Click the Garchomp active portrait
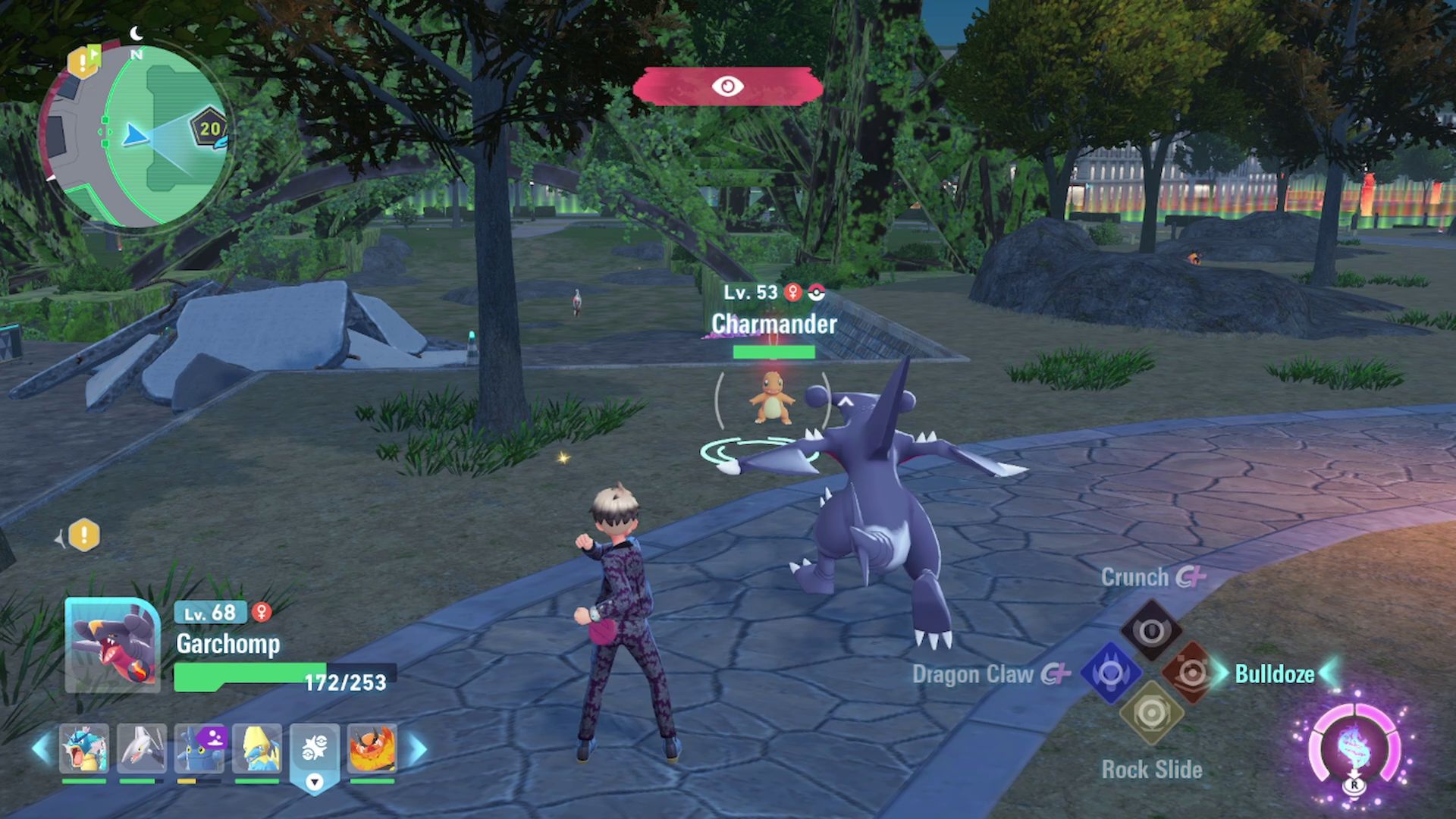This screenshot has width=1456, height=819. point(113,645)
